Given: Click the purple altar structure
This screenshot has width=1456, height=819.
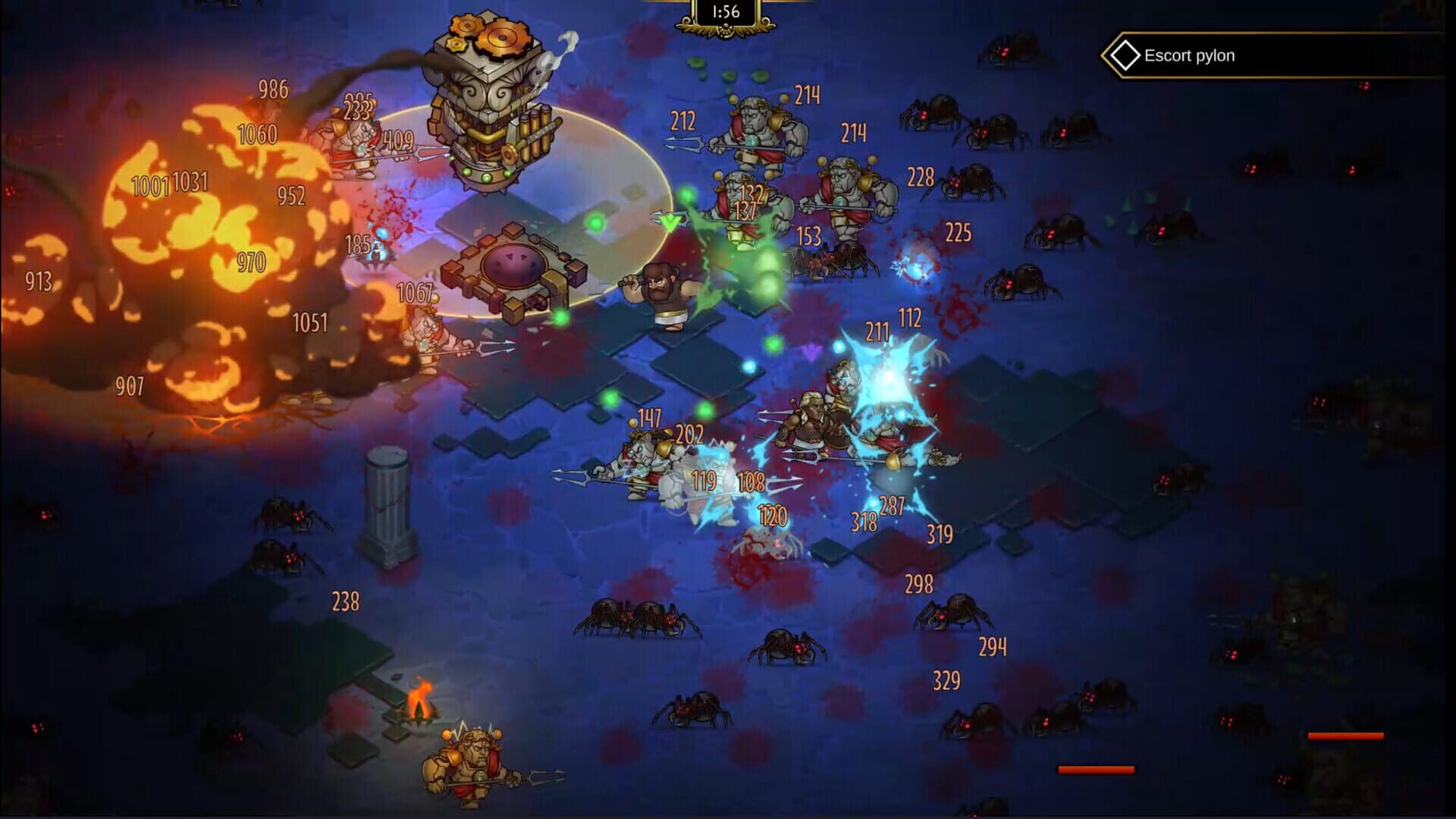Looking at the screenshot, I should [516, 265].
